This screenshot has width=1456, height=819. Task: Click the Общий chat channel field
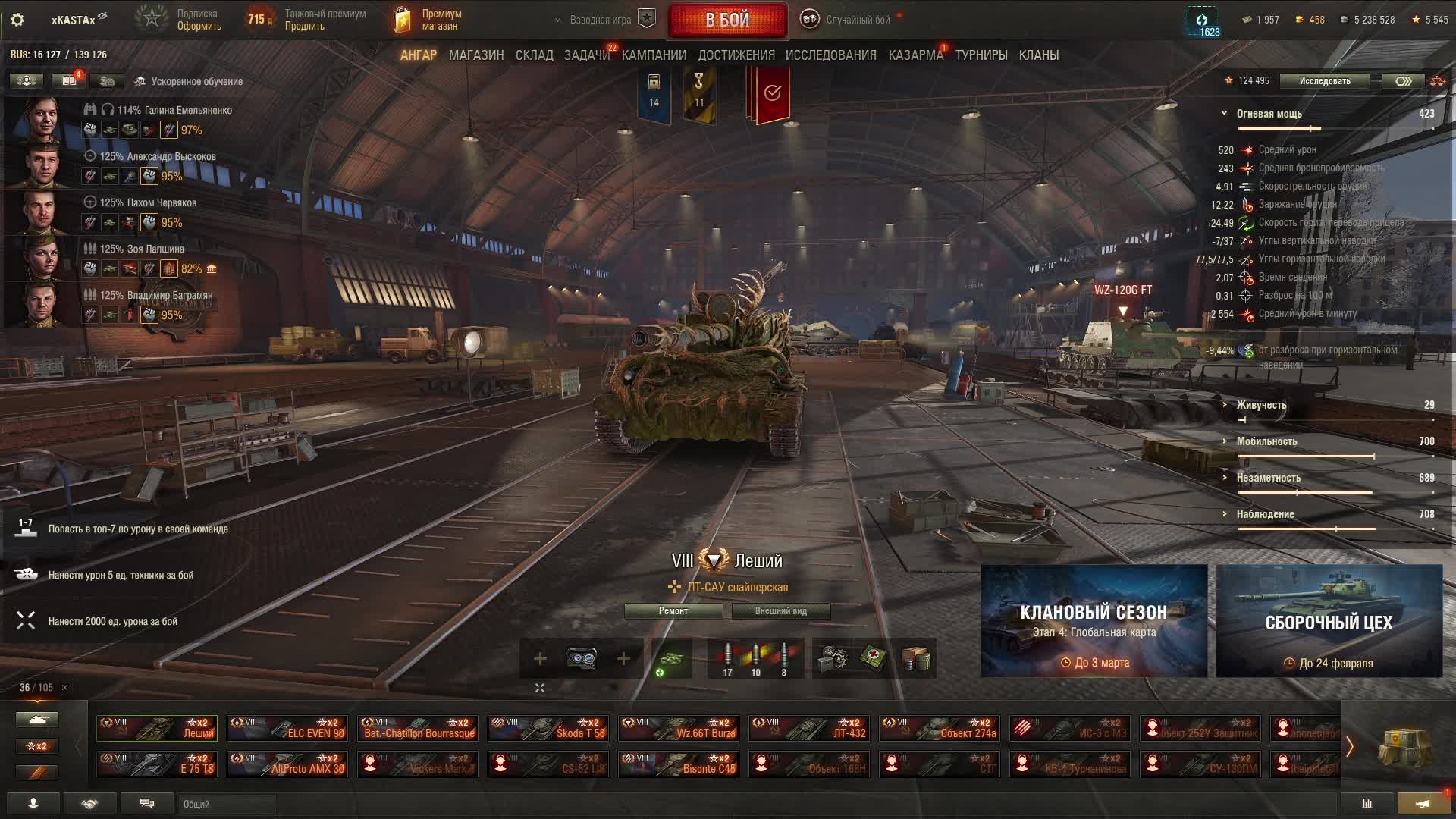click(x=227, y=804)
